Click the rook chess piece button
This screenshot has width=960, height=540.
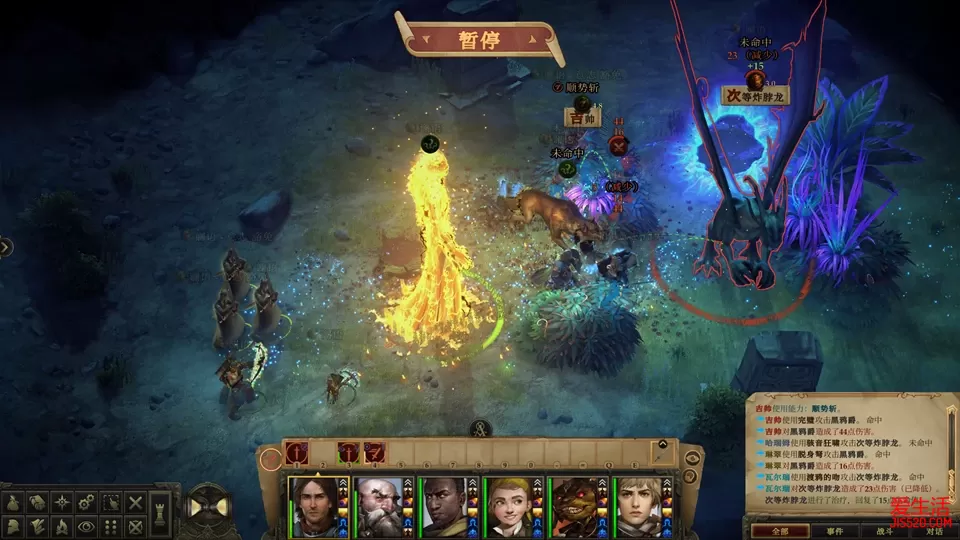click(x=160, y=512)
